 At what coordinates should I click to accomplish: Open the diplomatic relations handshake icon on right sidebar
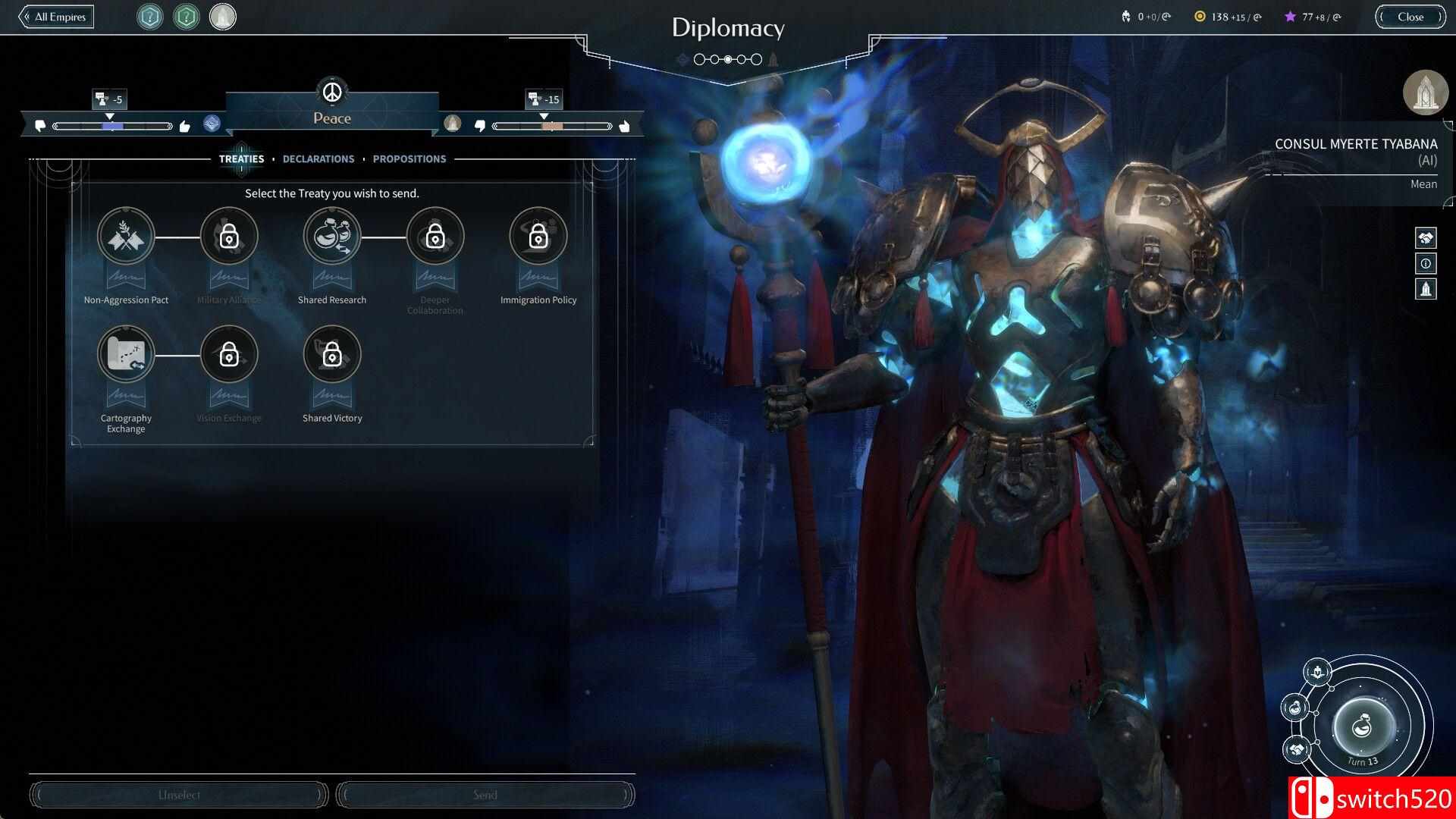point(1426,238)
